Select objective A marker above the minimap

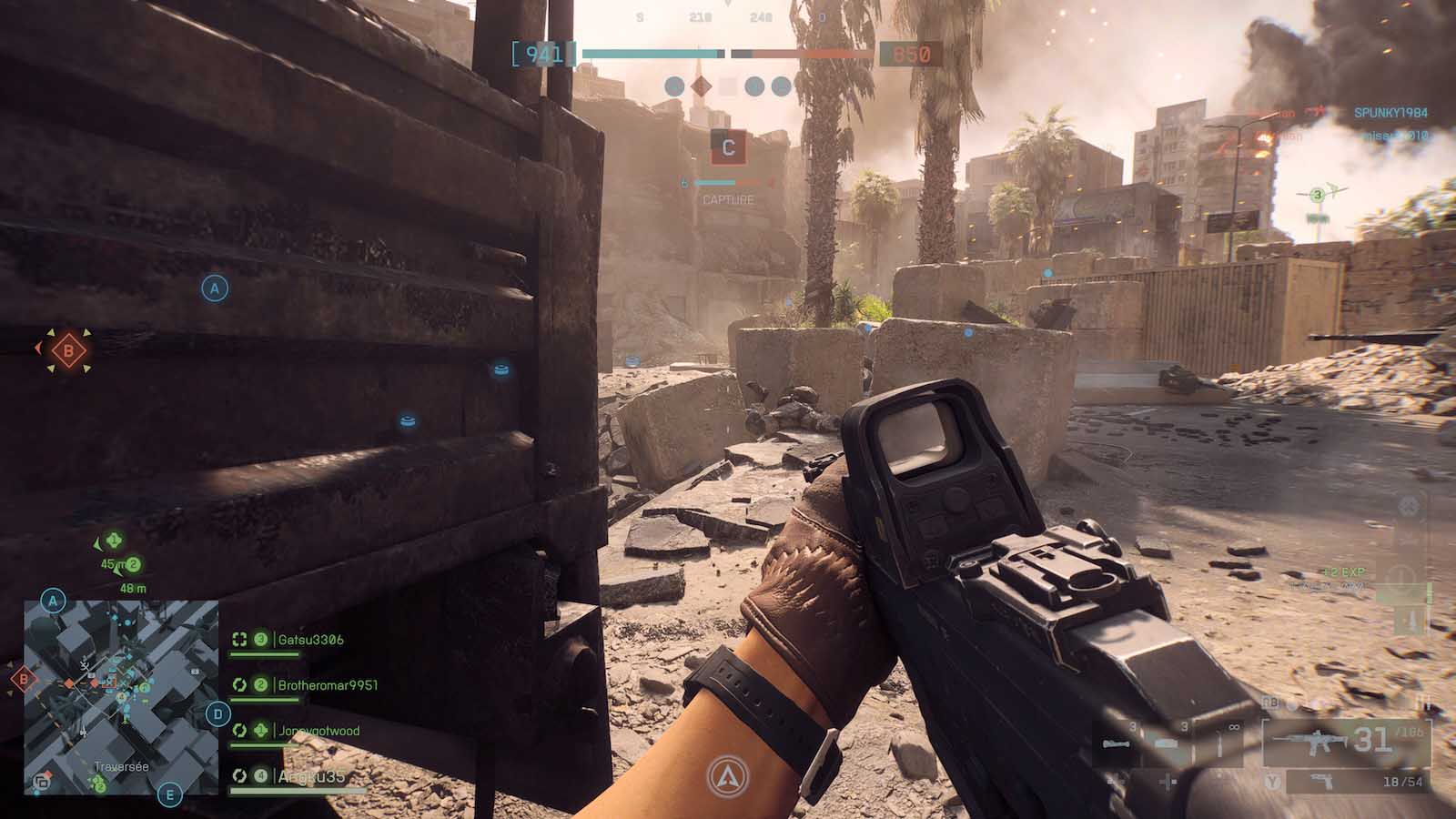pyautogui.click(x=54, y=601)
